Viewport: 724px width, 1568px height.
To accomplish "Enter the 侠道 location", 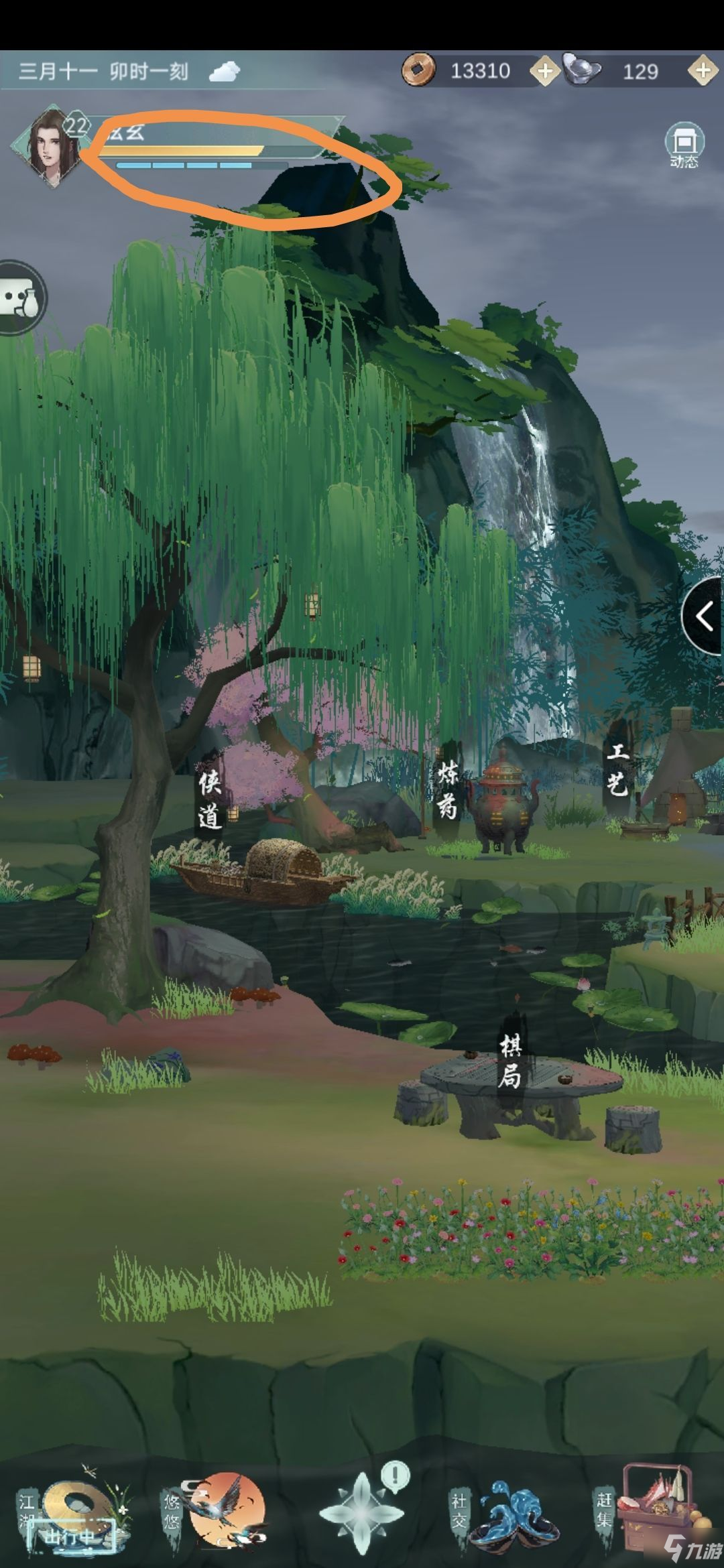I will [209, 799].
